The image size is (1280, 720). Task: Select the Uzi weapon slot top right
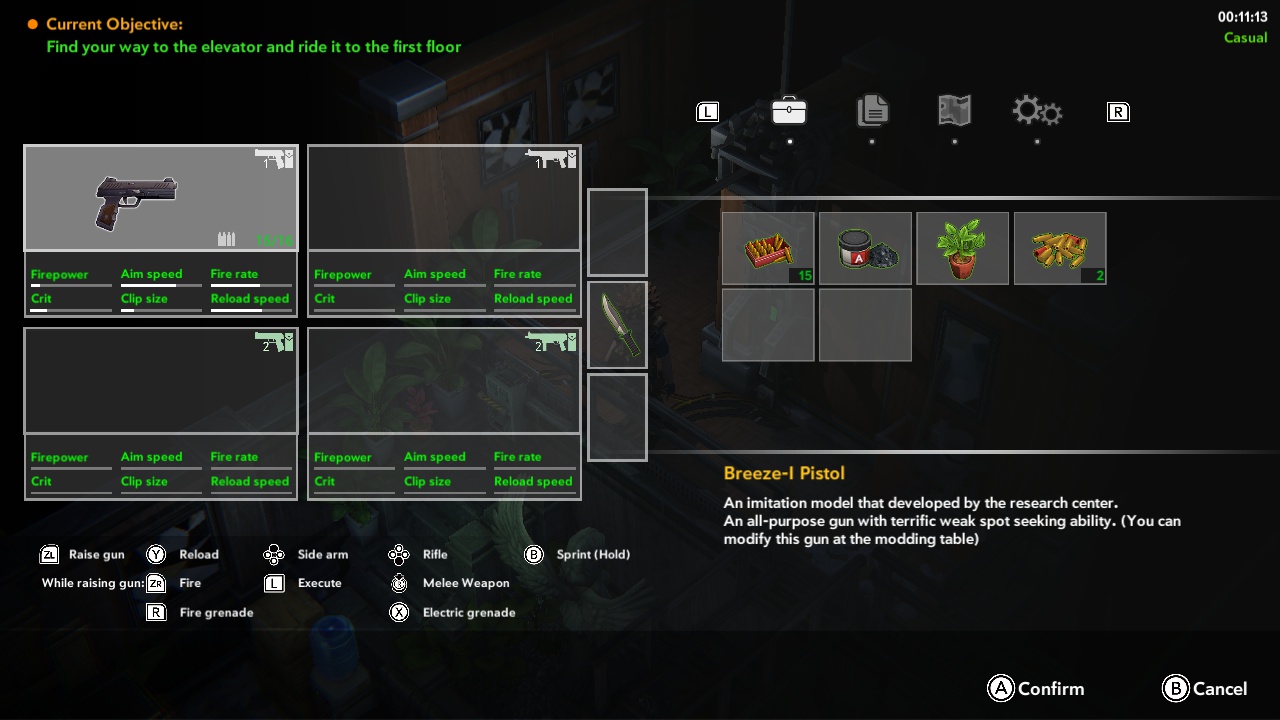[x=443, y=197]
